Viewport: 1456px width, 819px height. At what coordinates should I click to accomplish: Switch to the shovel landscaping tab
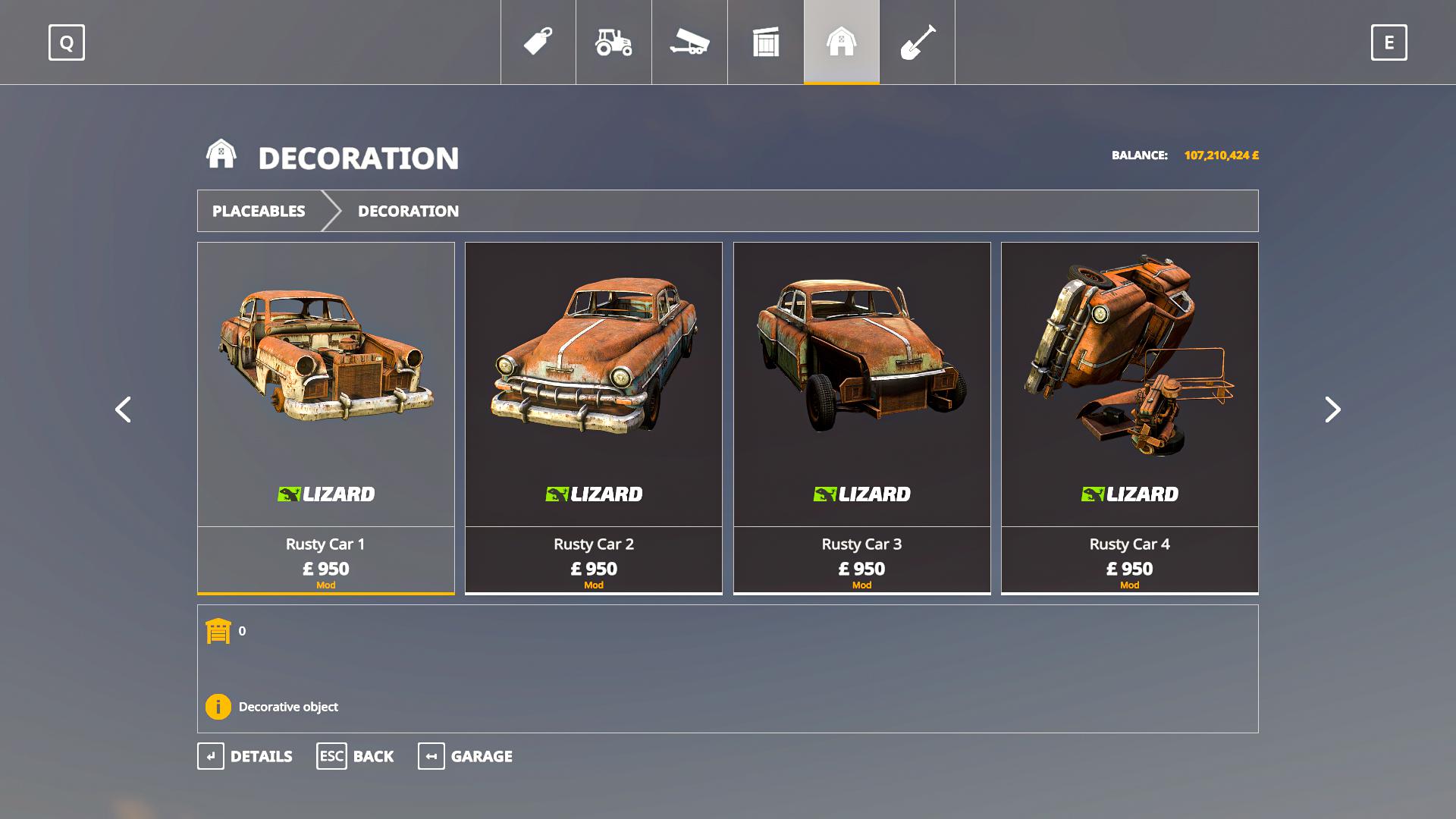[918, 42]
